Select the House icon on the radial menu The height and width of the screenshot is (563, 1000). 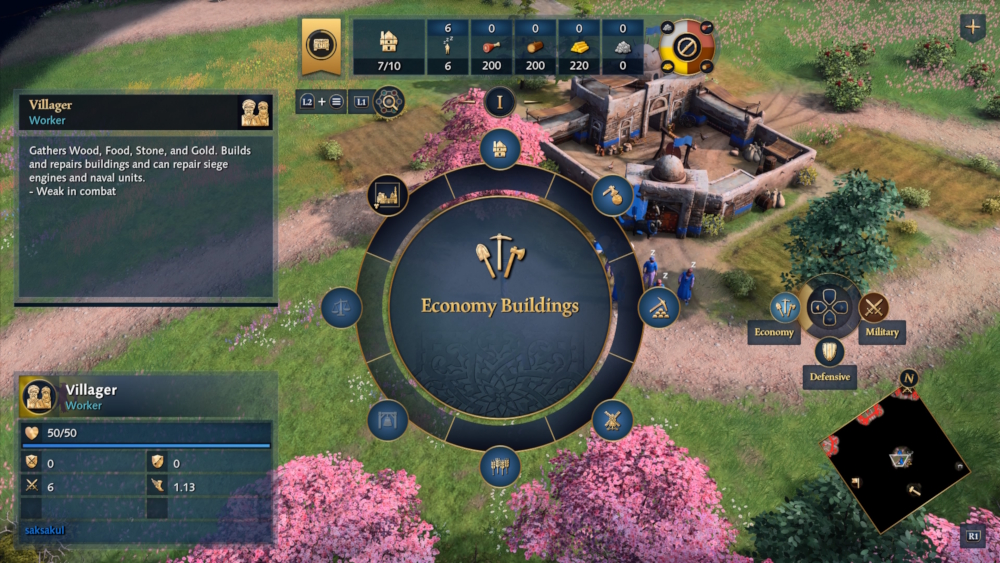pos(500,148)
